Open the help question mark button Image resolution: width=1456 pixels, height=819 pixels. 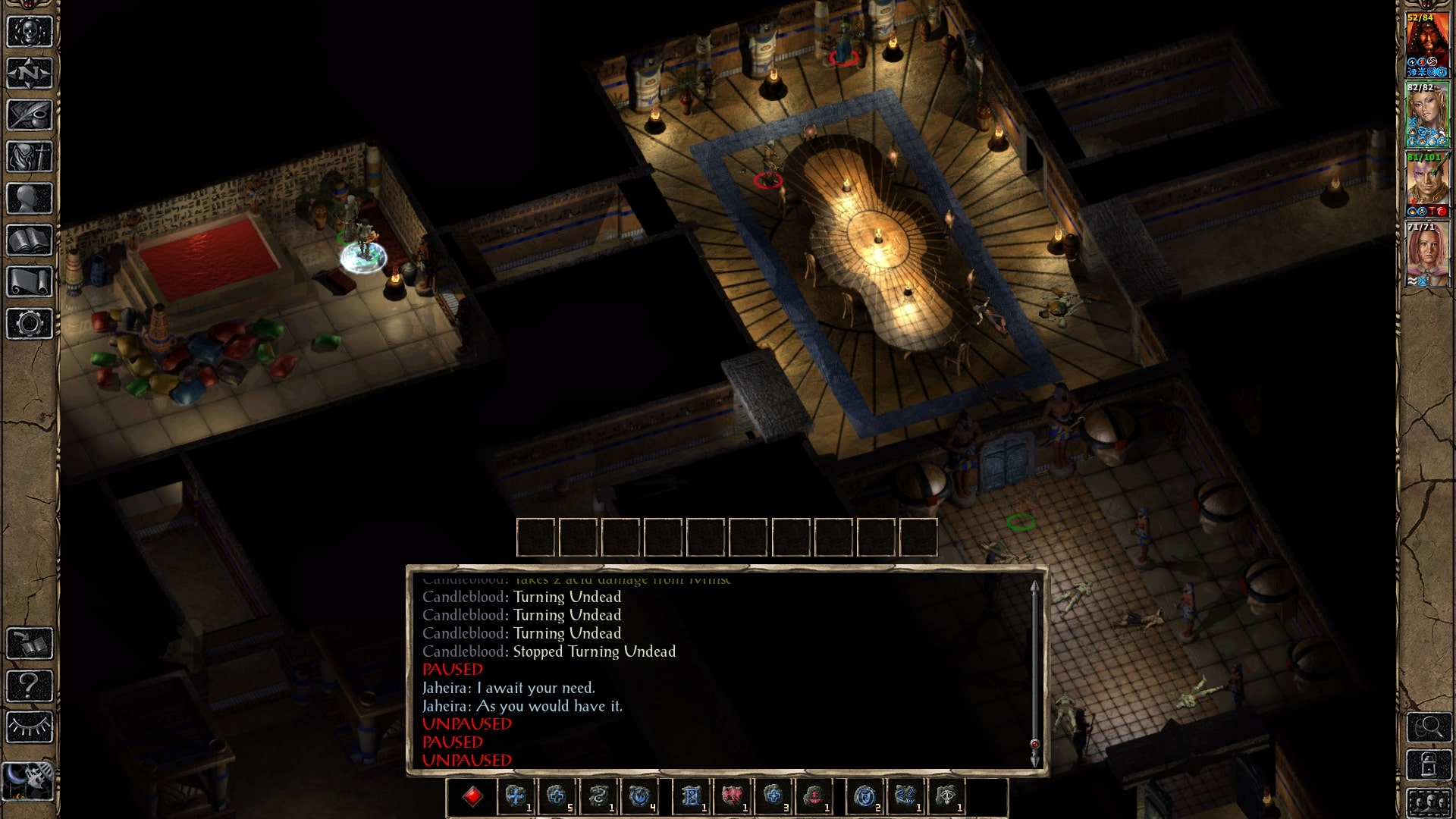(30, 686)
